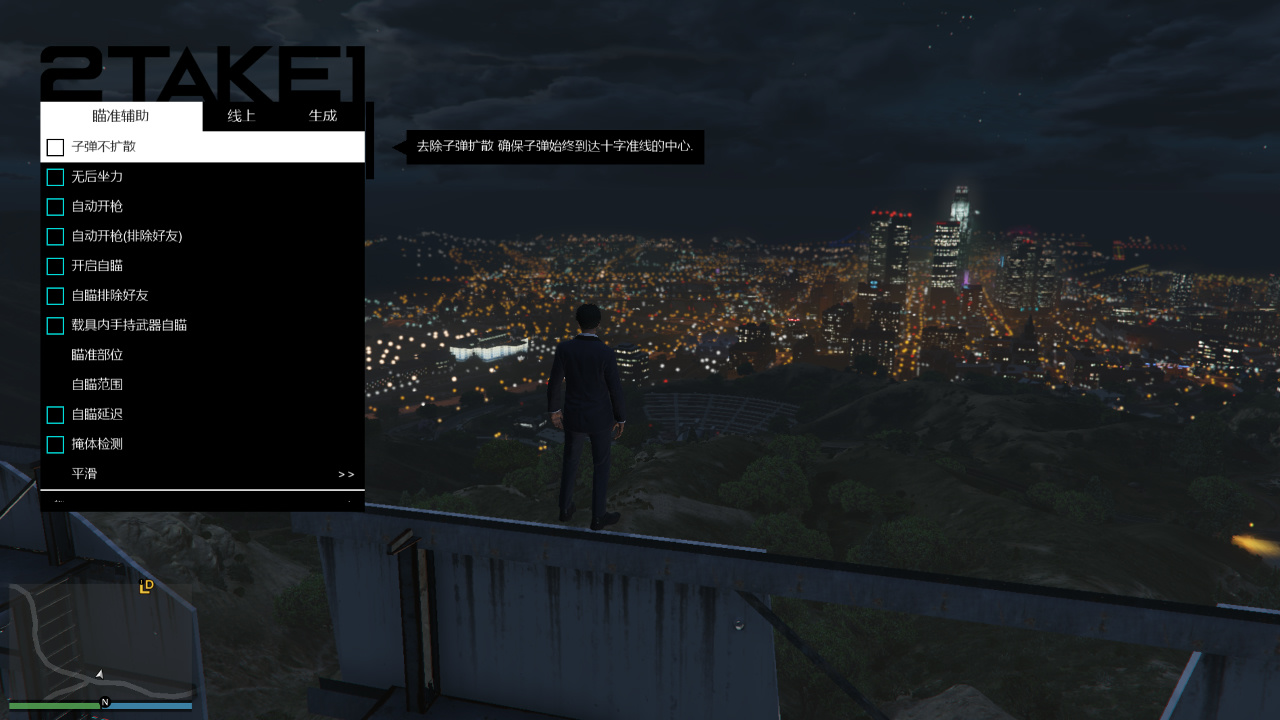Image resolution: width=1280 pixels, height=720 pixels.
Task: Expand the 平滑 submenu
Action: 200,473
